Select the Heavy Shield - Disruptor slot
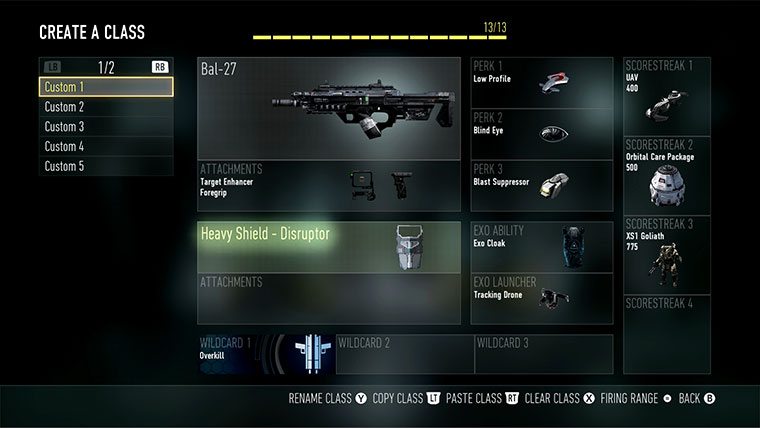The width and height of the screenshot is (760, 428). click(x=329, y=246)
